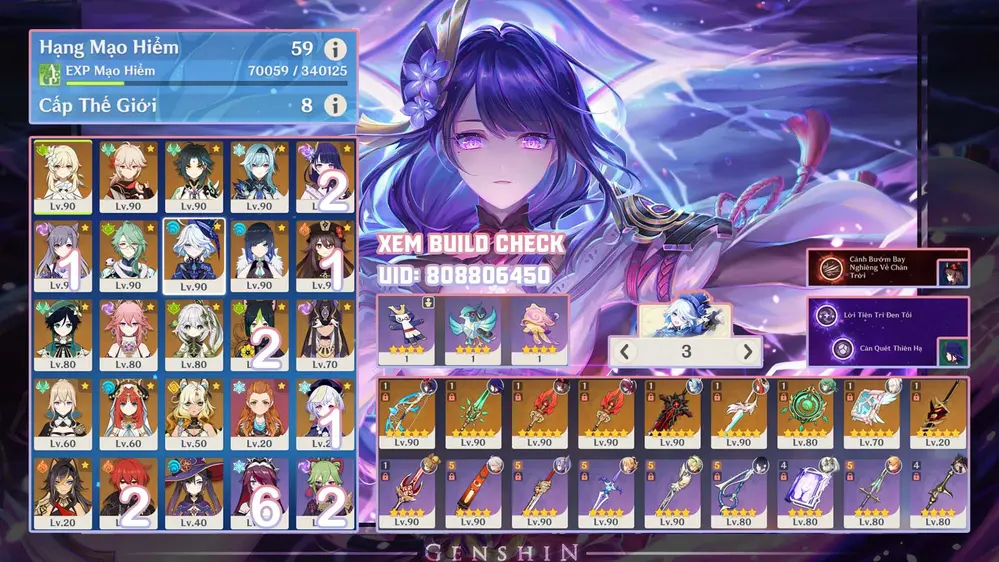Choose the pink jellyfish pet item
This screenshot has width=999, height=562.
click(538, 326)
